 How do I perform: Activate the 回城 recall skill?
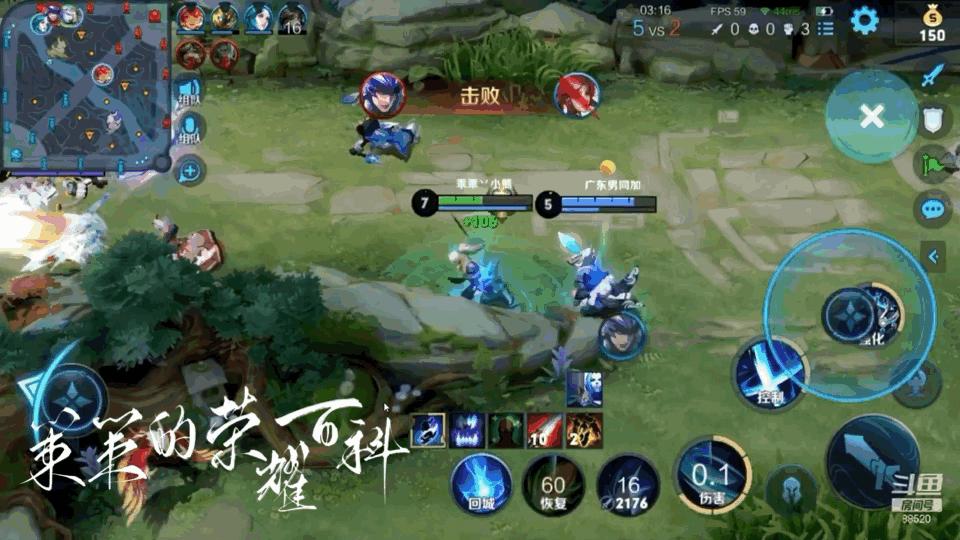pyautogui.click(x=482, y=482)
